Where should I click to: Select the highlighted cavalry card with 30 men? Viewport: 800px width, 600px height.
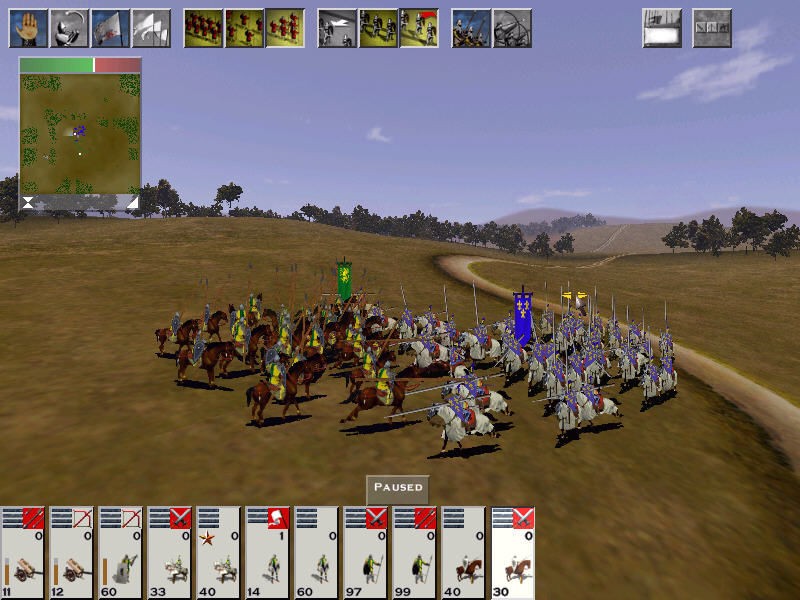click(514, 552)
